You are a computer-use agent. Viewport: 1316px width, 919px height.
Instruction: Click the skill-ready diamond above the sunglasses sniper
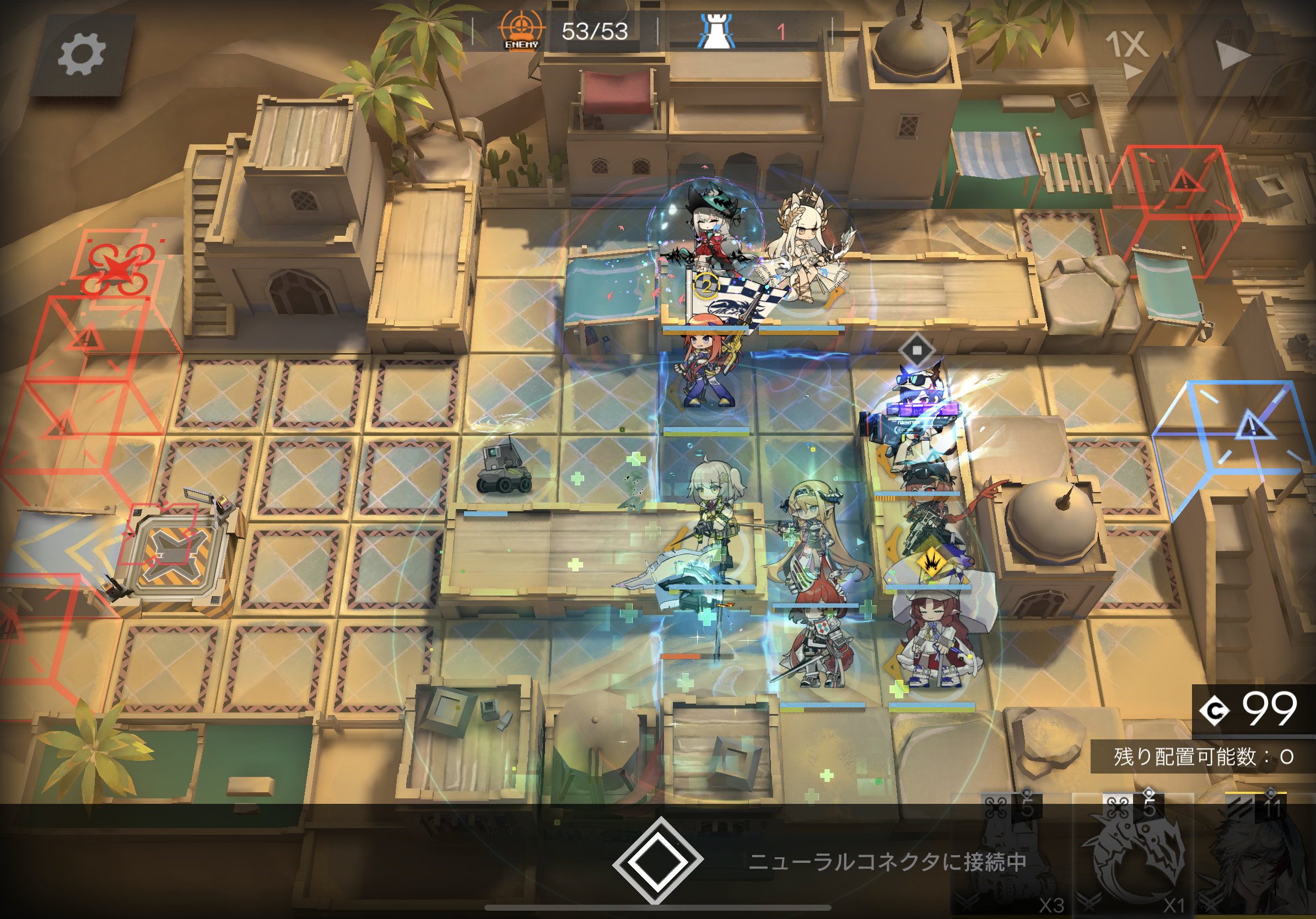point(918,351)
